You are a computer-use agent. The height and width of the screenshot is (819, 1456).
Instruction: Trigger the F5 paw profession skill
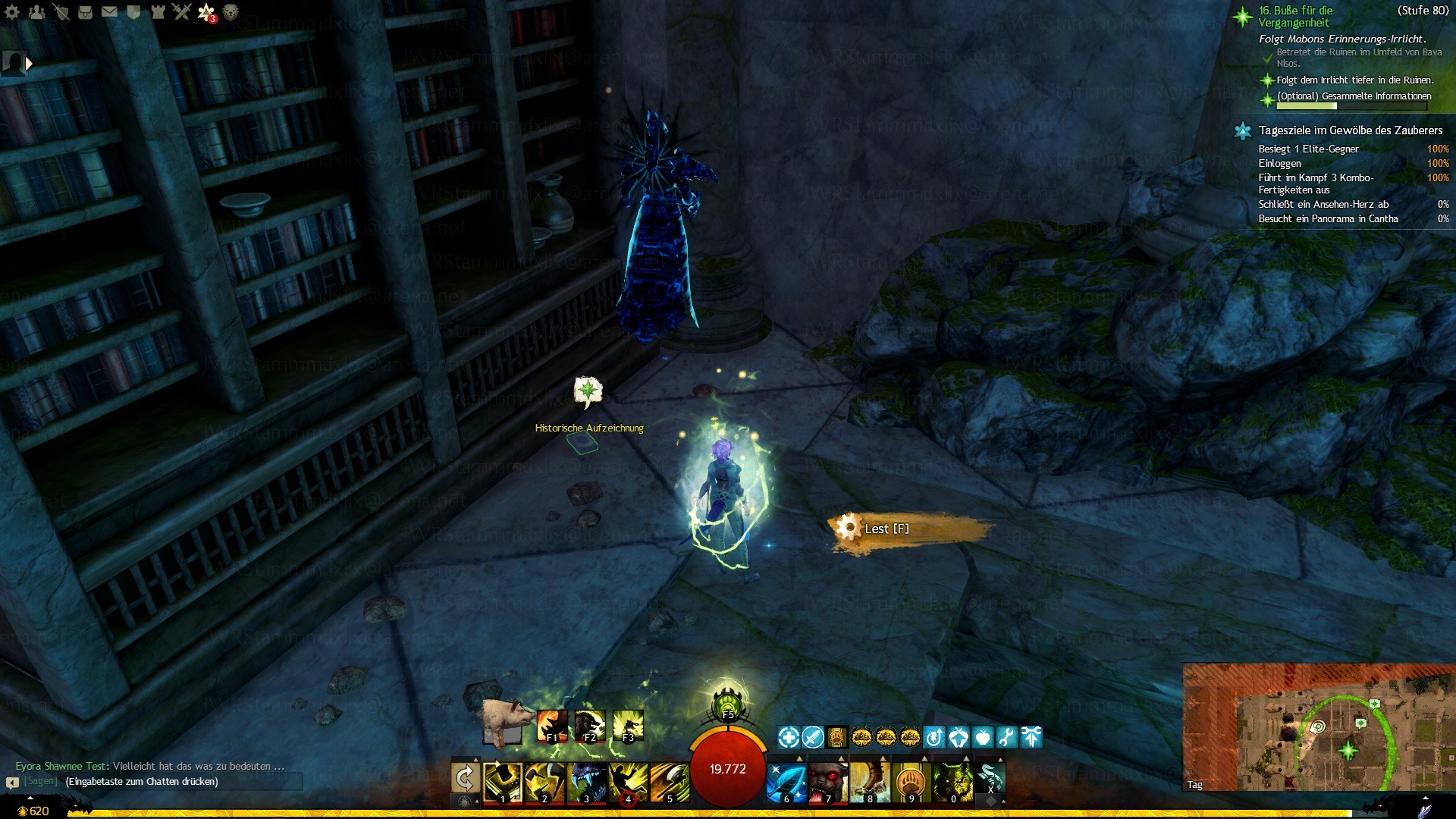click(x=727, y=703)
